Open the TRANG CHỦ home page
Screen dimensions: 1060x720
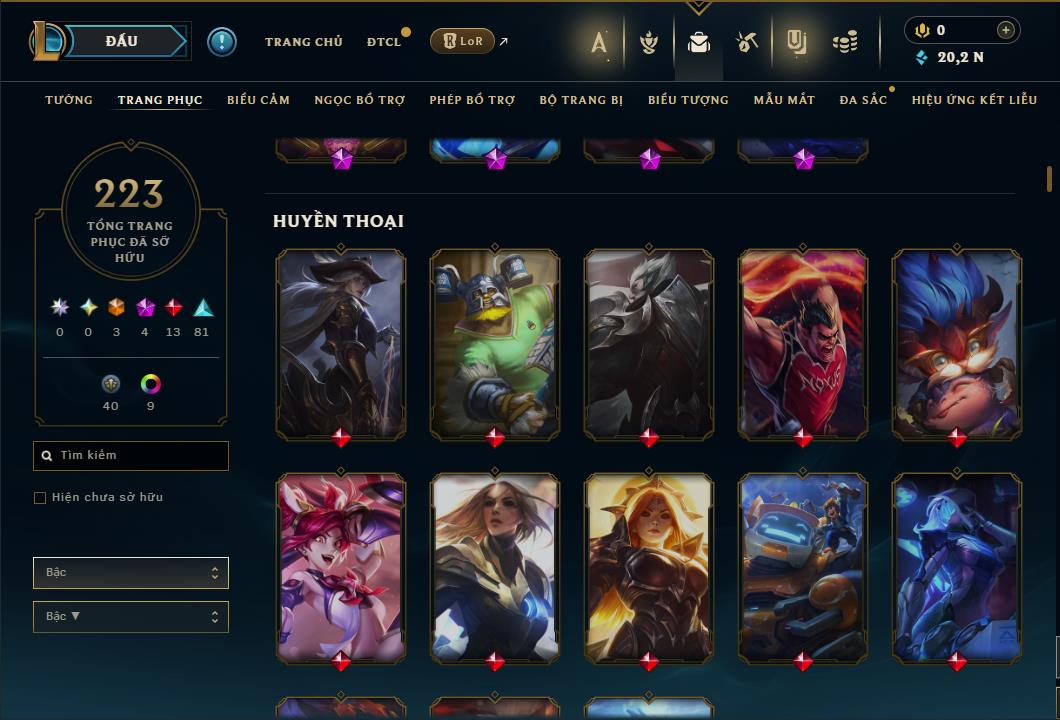303,42
